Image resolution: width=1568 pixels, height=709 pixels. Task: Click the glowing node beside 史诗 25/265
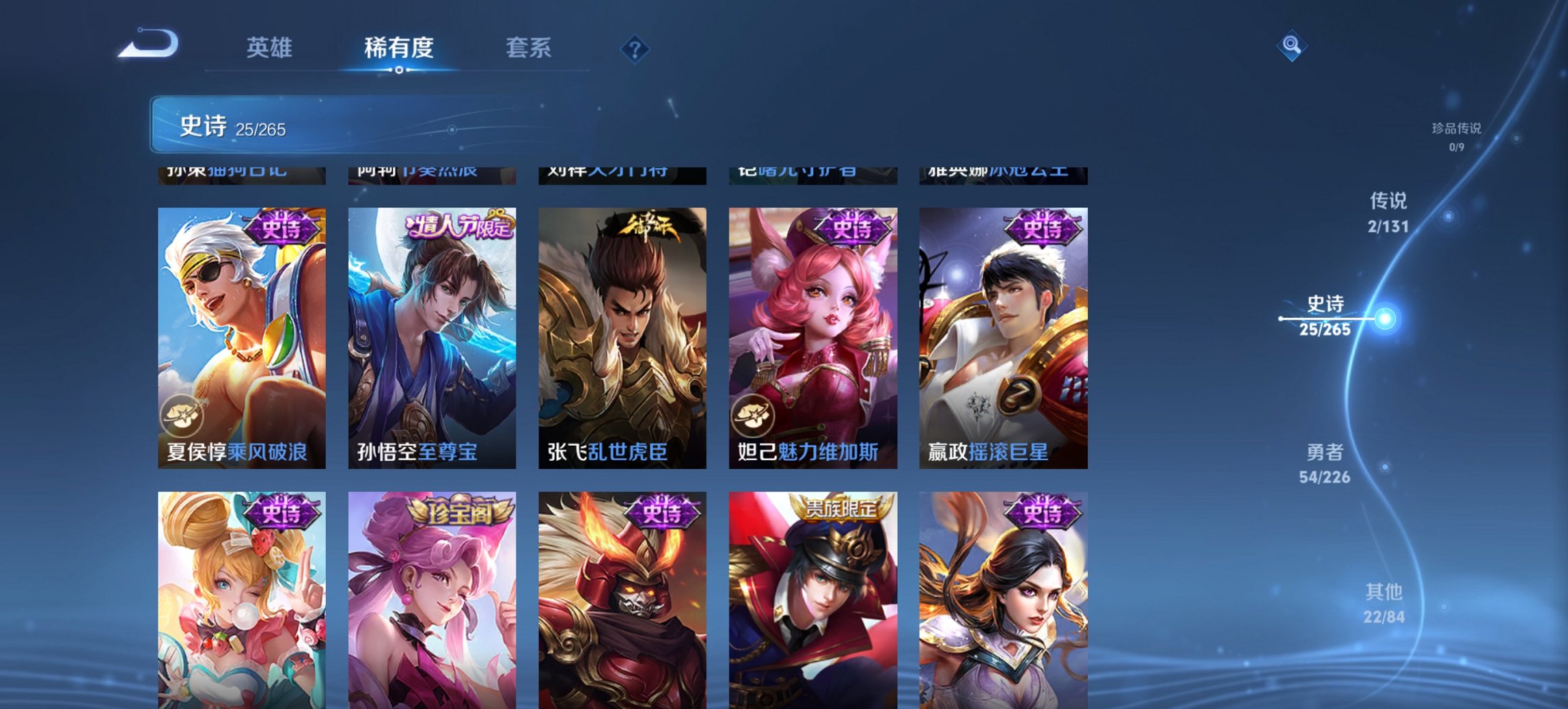point(1385,318)
